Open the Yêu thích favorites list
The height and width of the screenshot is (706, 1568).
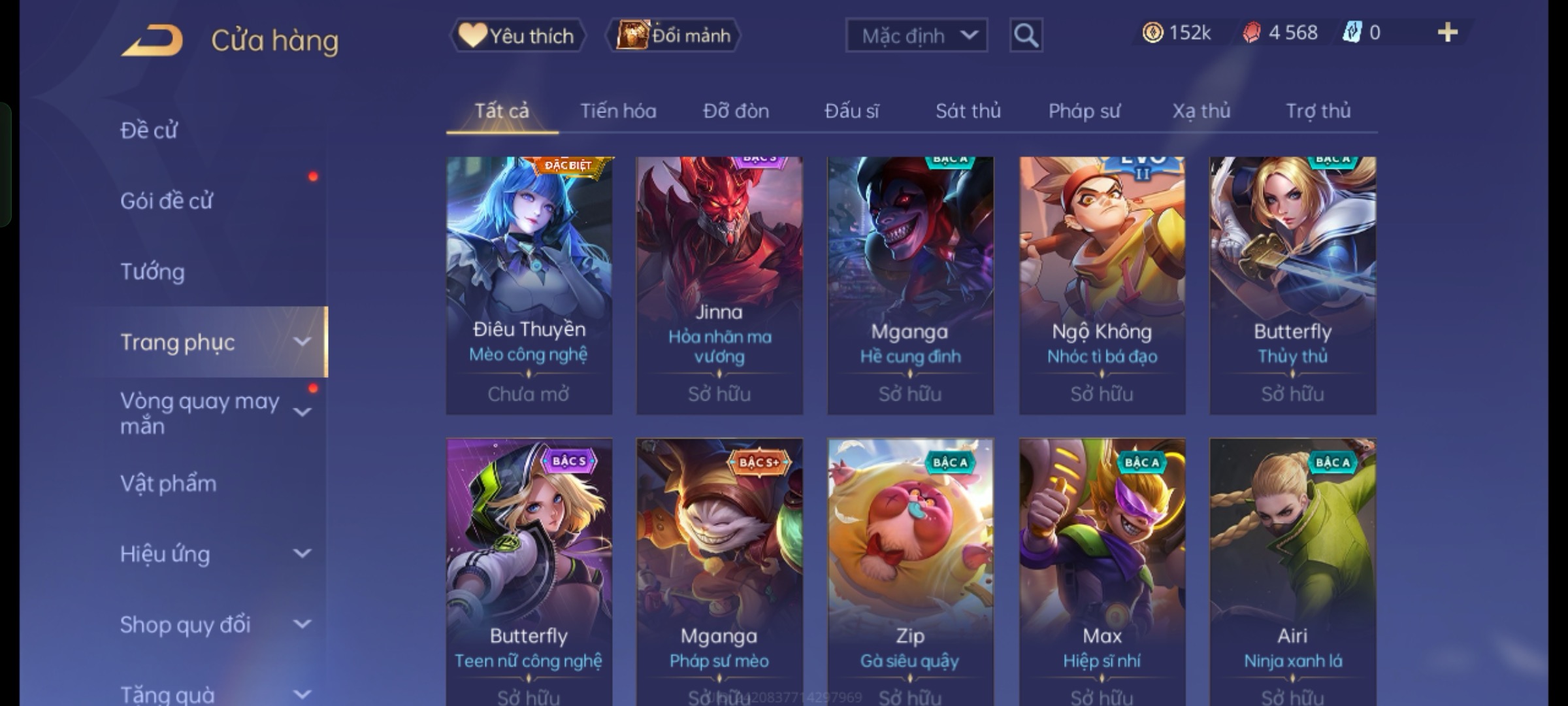[517, 35]
